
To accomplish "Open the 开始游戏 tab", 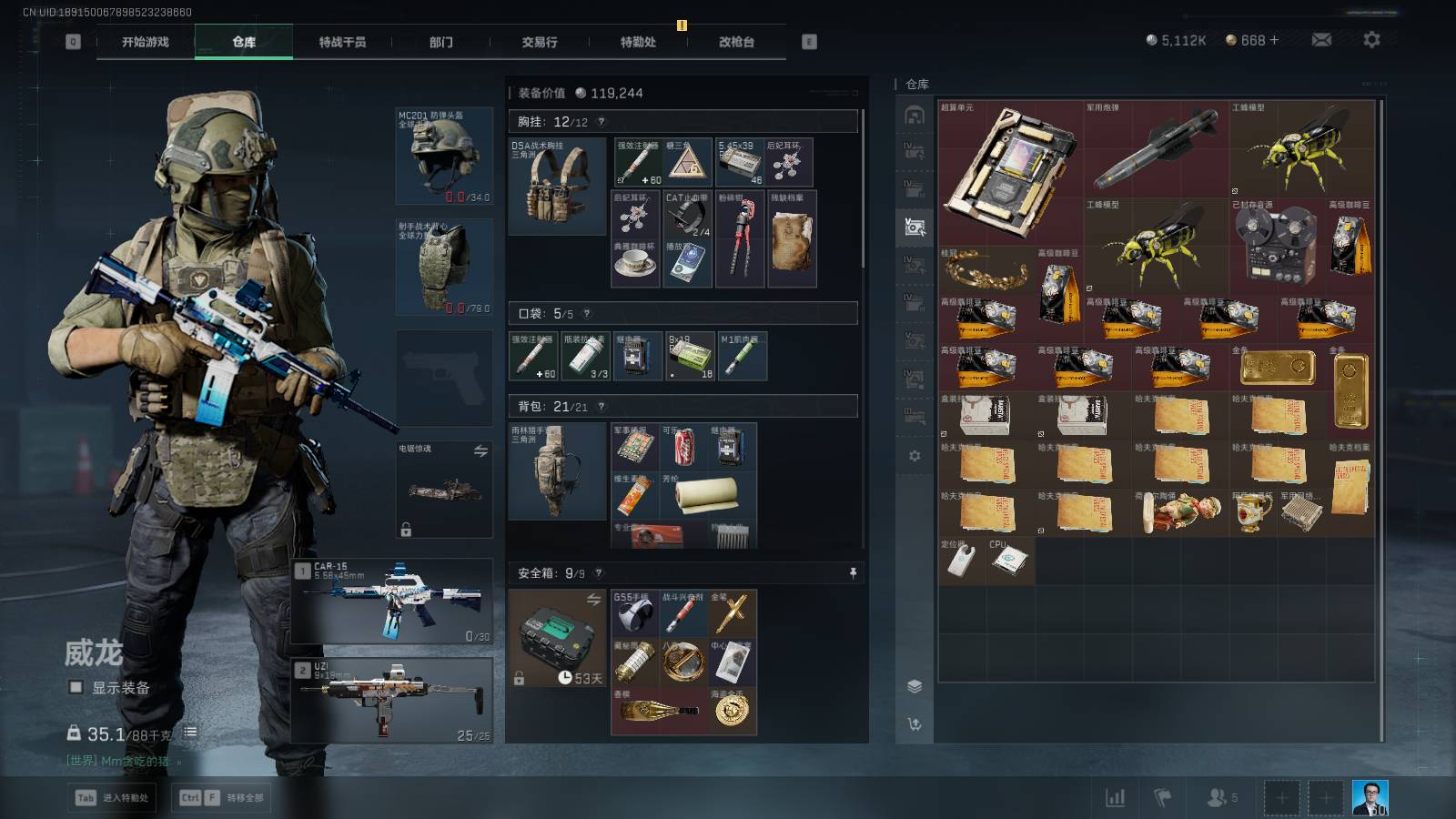I will coord(146,42).
